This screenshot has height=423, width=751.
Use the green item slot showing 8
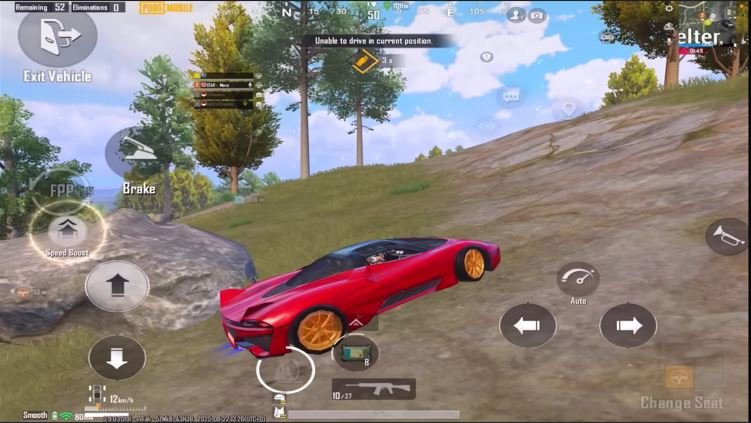click(x=355, y=352)
